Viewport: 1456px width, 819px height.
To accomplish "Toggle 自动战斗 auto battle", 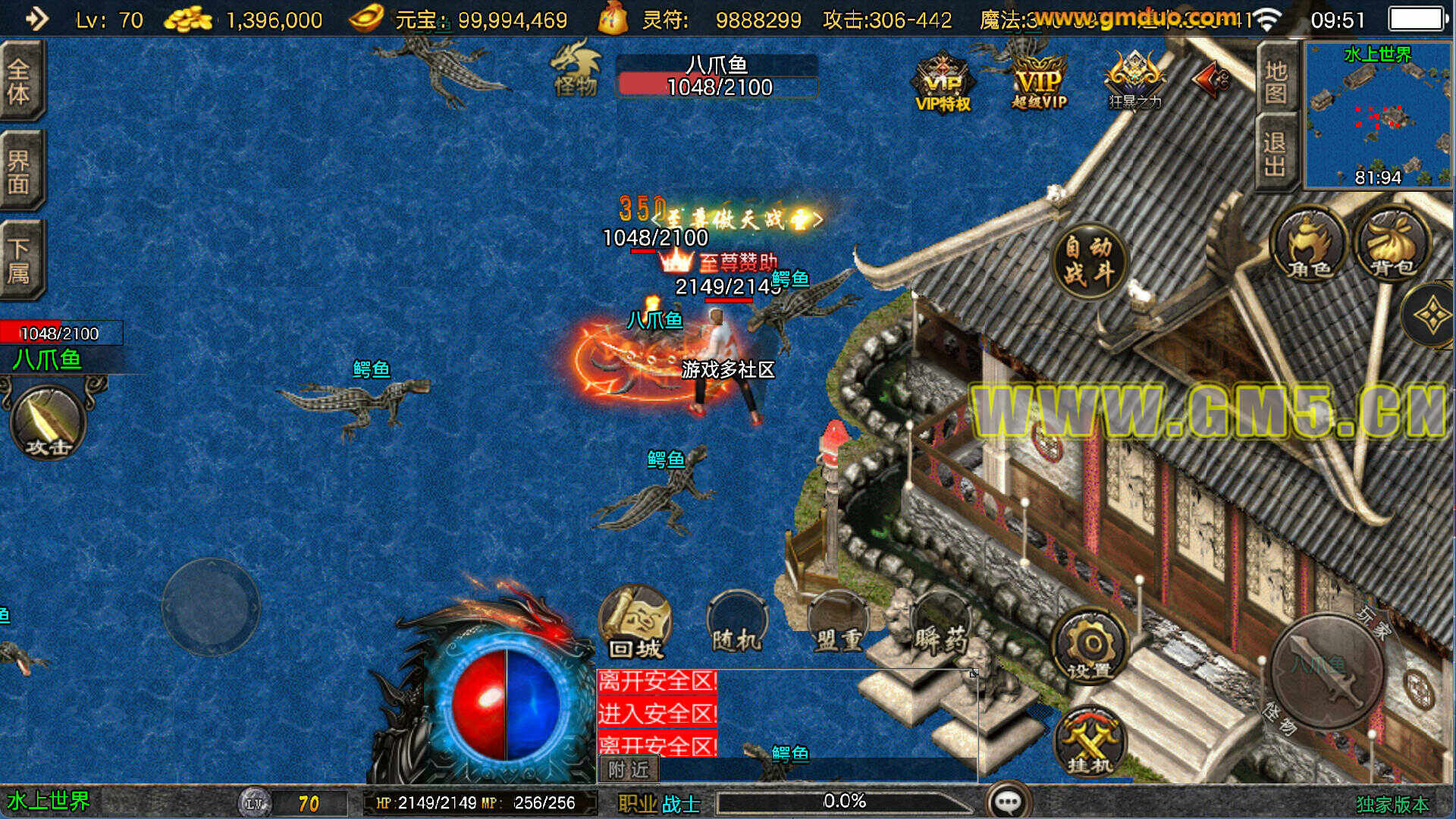I will click(x=1089, y=261).
